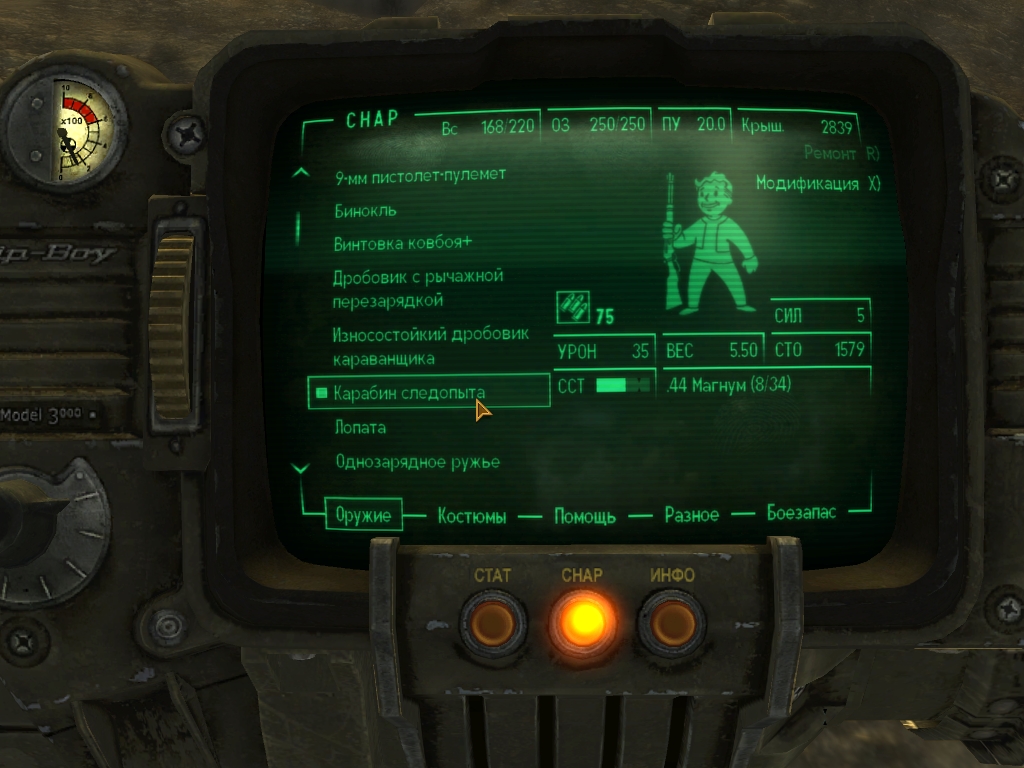This screenshot has height=768, width=1024.
Task: Open the Оружие tab
Action: (363, 515)
